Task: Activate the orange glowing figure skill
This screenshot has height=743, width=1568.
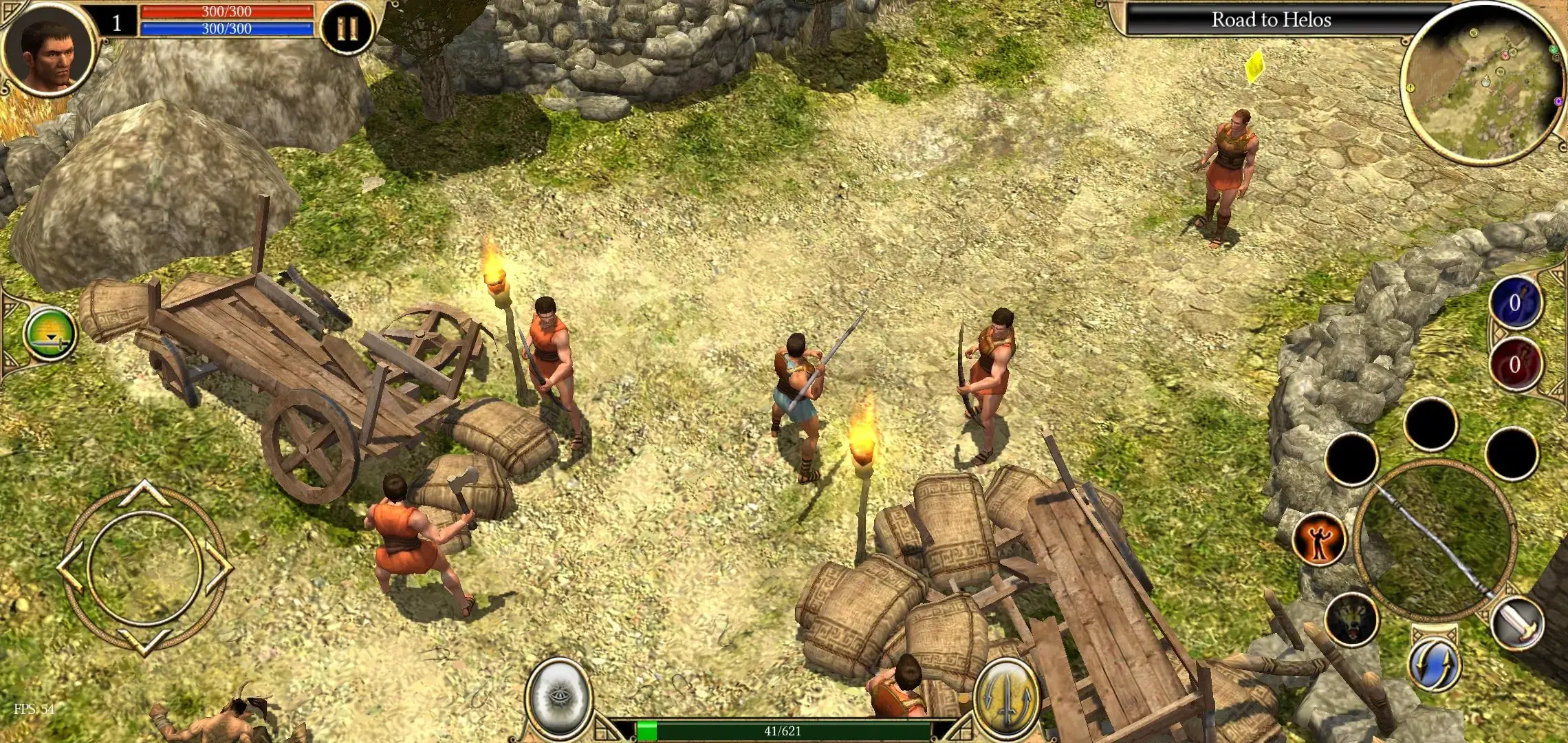Action: pyautogui.click(x=1318, y=539)
